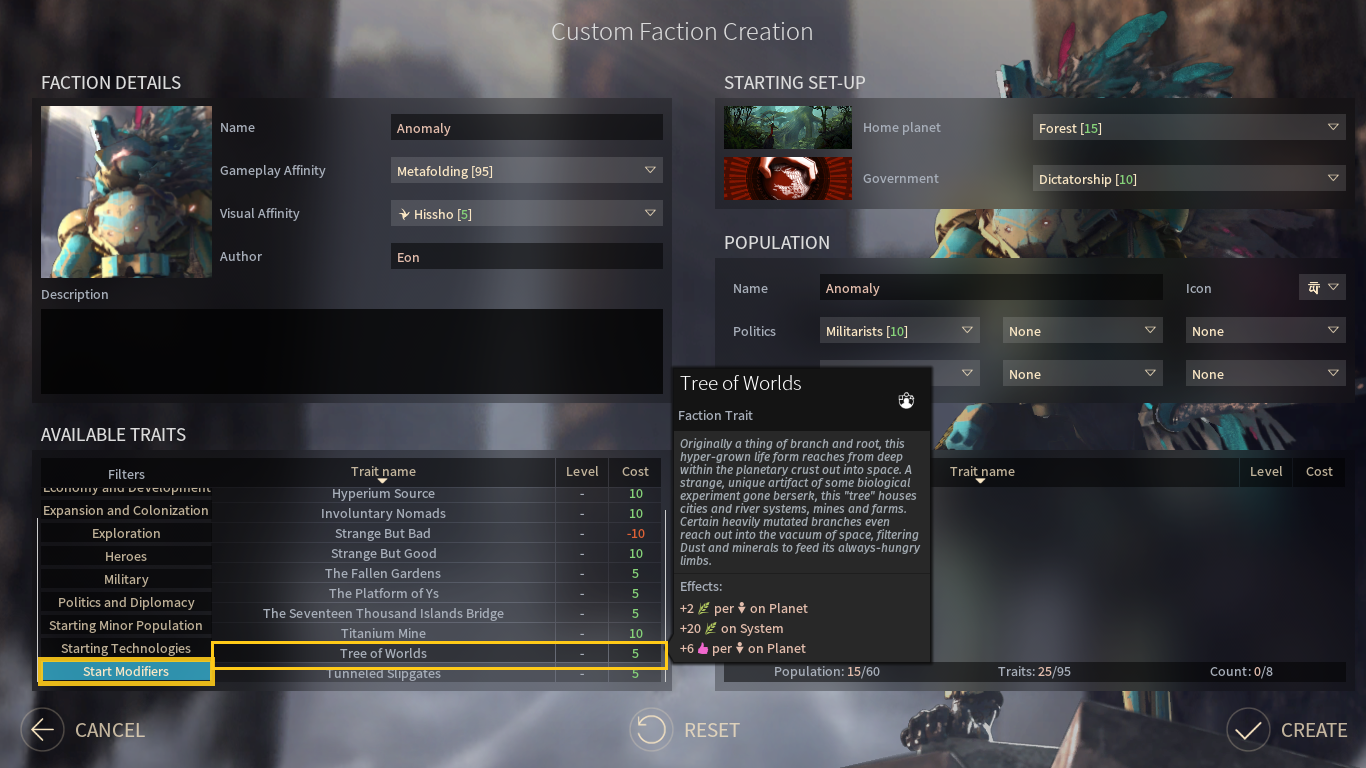1366x768 pixels.
Task: Edit the faction Name field
Action: point(526,128)
